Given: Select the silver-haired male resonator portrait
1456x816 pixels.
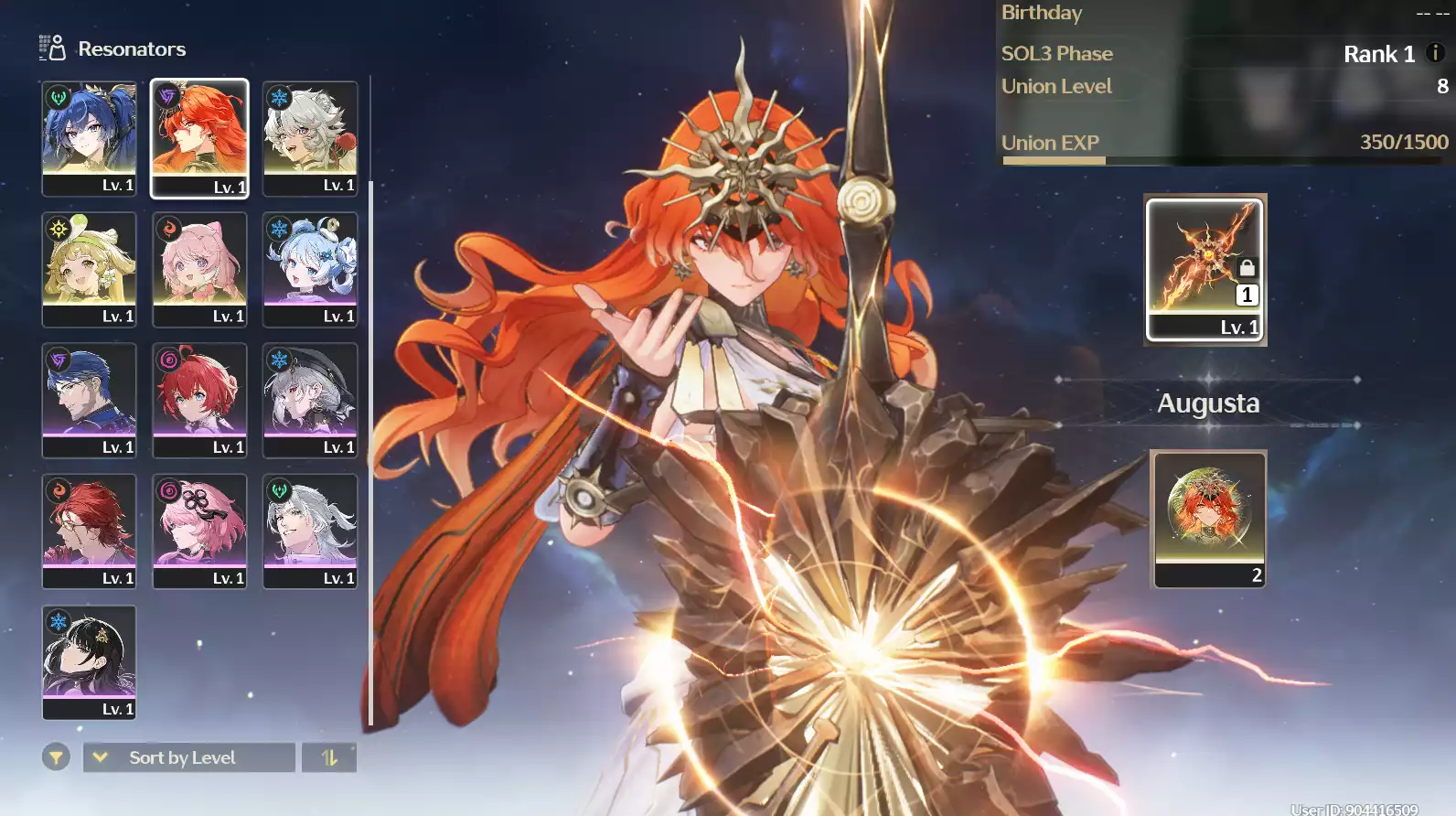Looking at the screenshot, I should point(310,531).
